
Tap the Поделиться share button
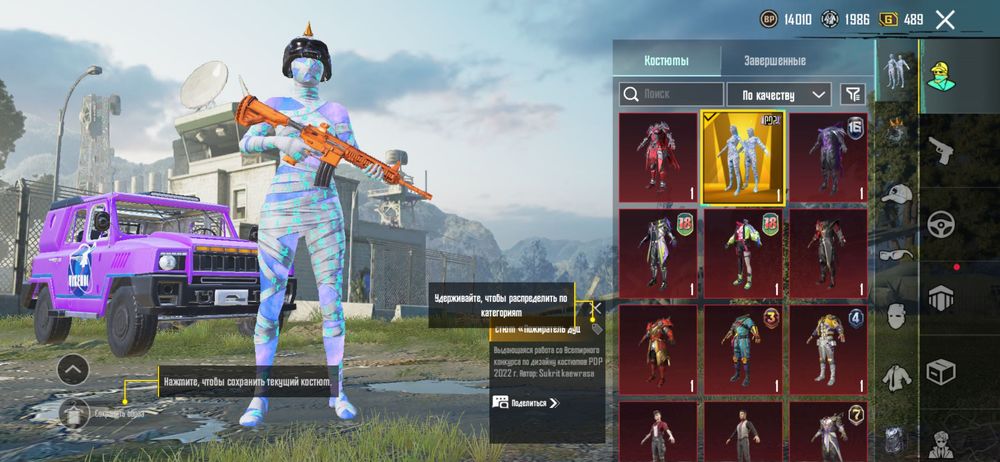(526, 402)
